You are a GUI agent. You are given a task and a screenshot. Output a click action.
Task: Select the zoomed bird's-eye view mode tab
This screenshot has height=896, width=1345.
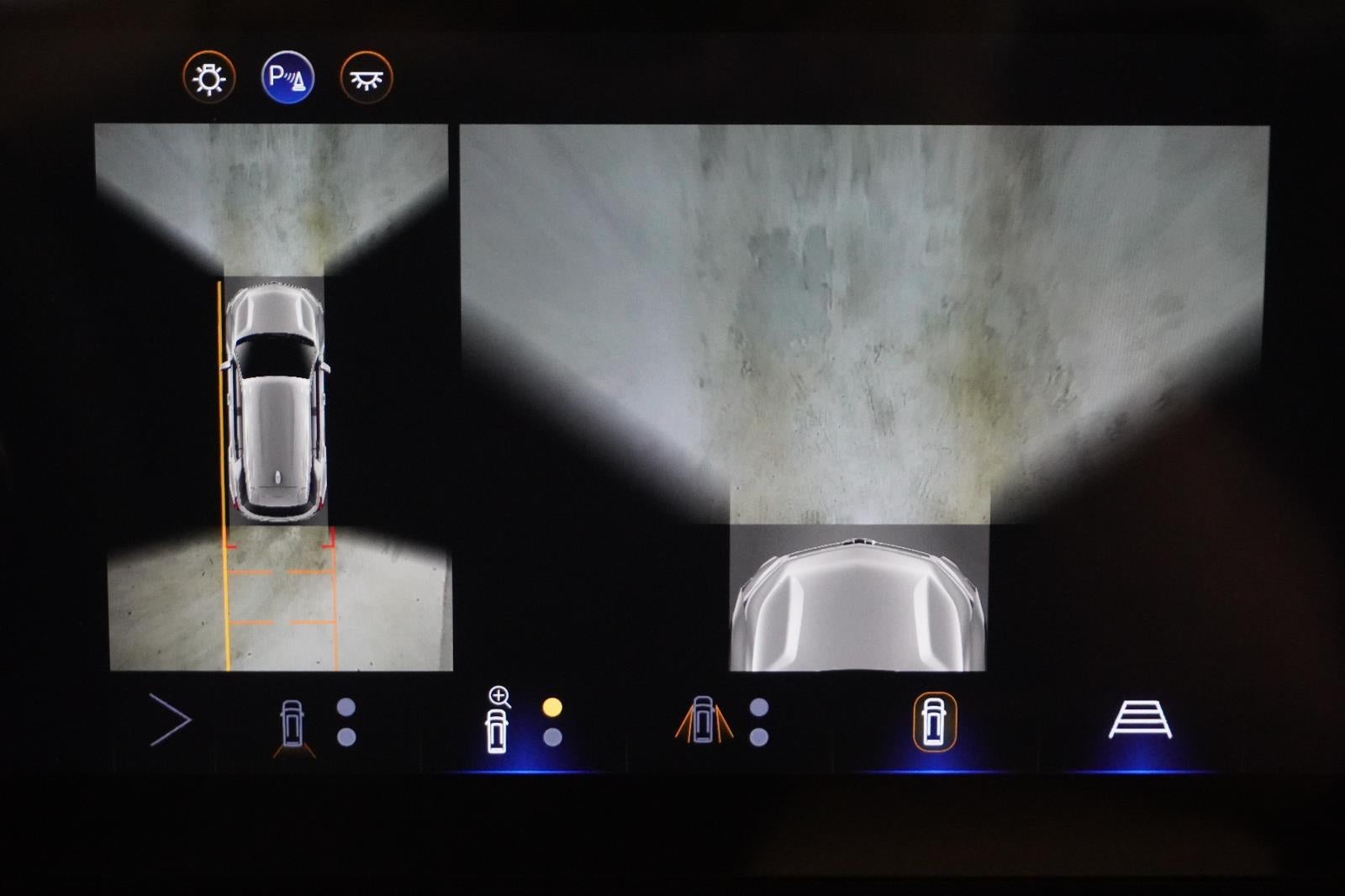coord(496,723)
